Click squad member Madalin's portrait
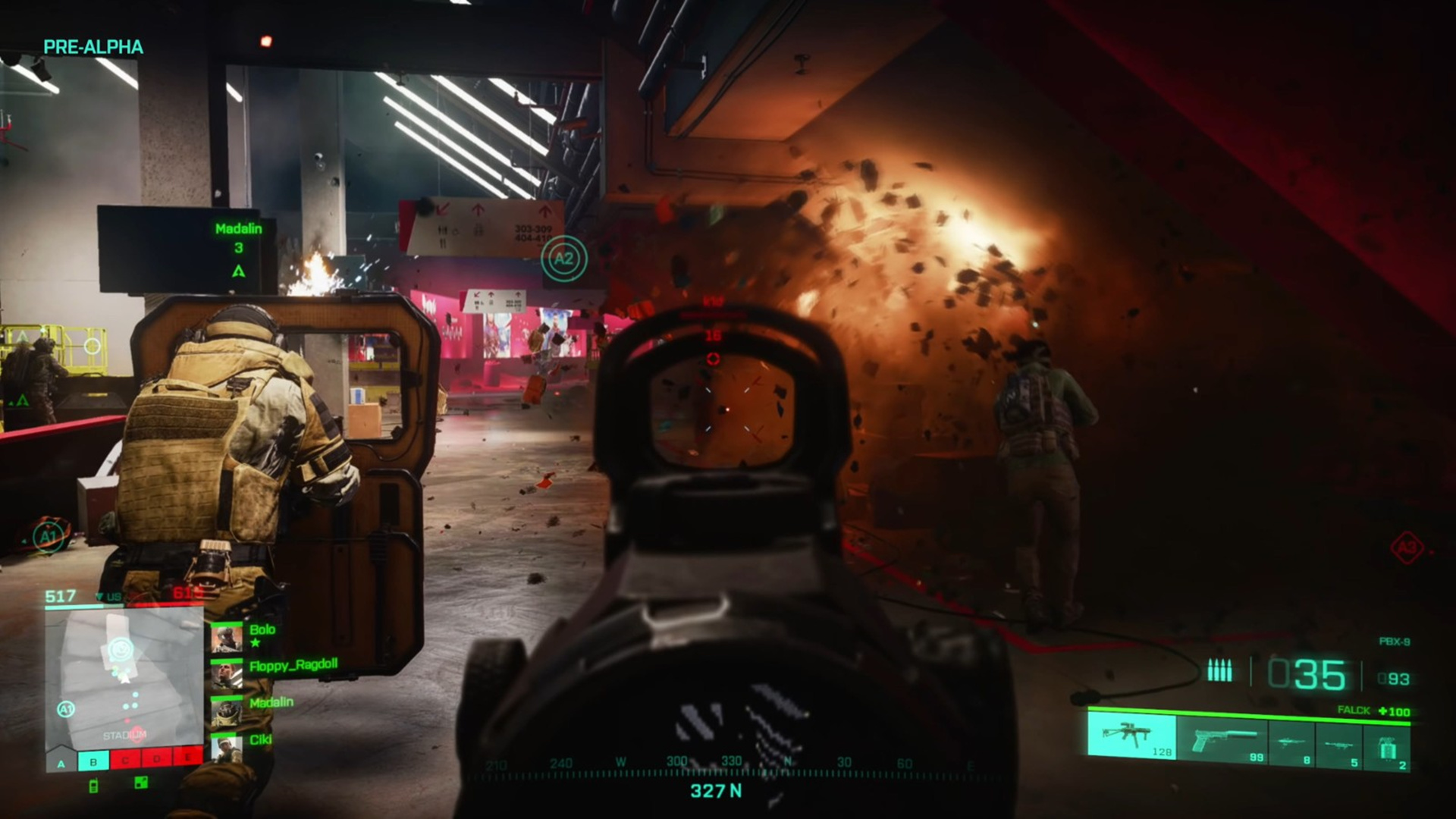The width and height of the screenshot is (1456, 819). tap(226, 711)
